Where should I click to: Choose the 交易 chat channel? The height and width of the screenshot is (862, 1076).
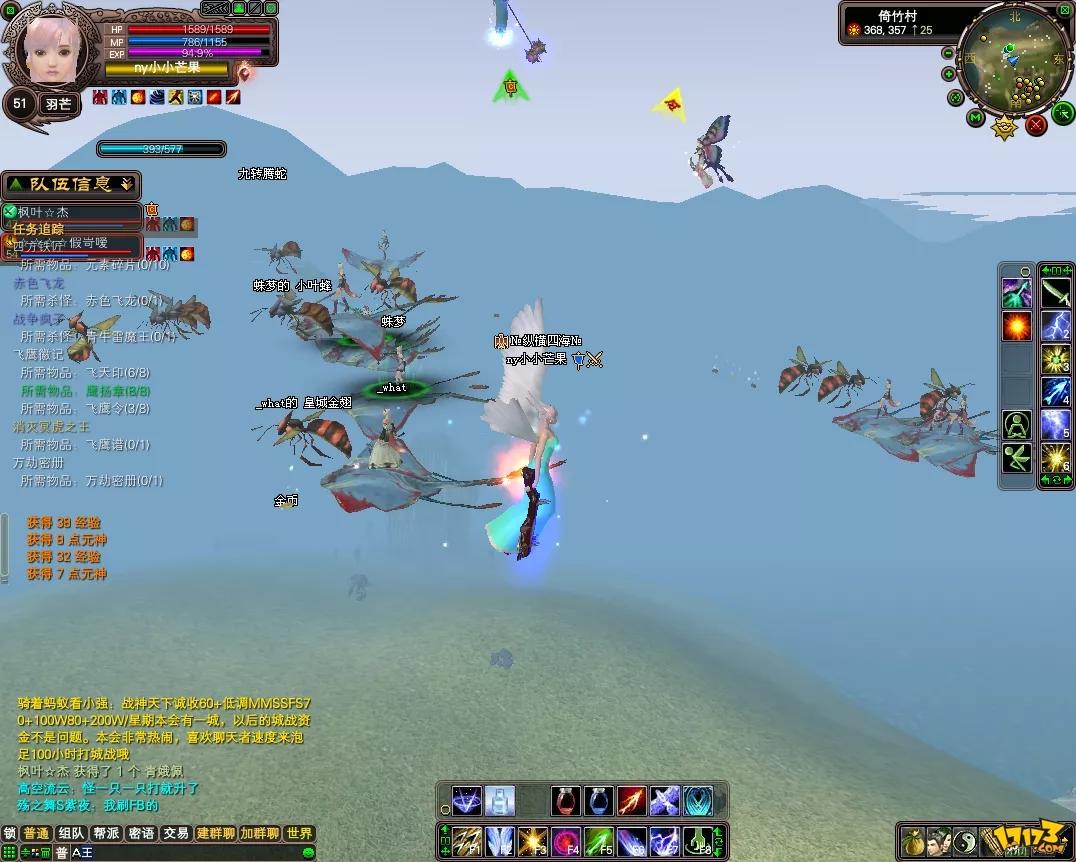176,833
